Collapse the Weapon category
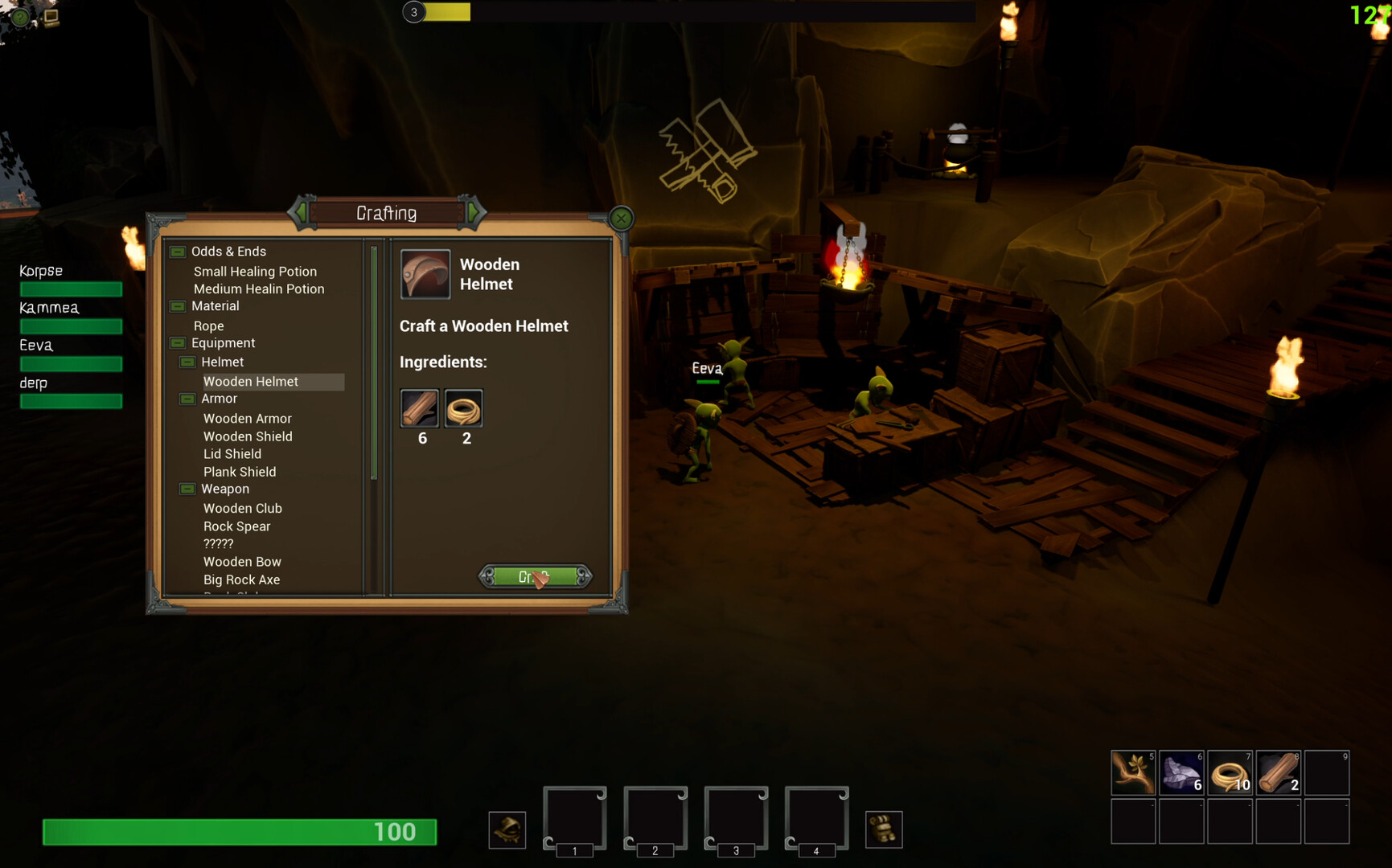1392x868 pixels. [187, 489]
